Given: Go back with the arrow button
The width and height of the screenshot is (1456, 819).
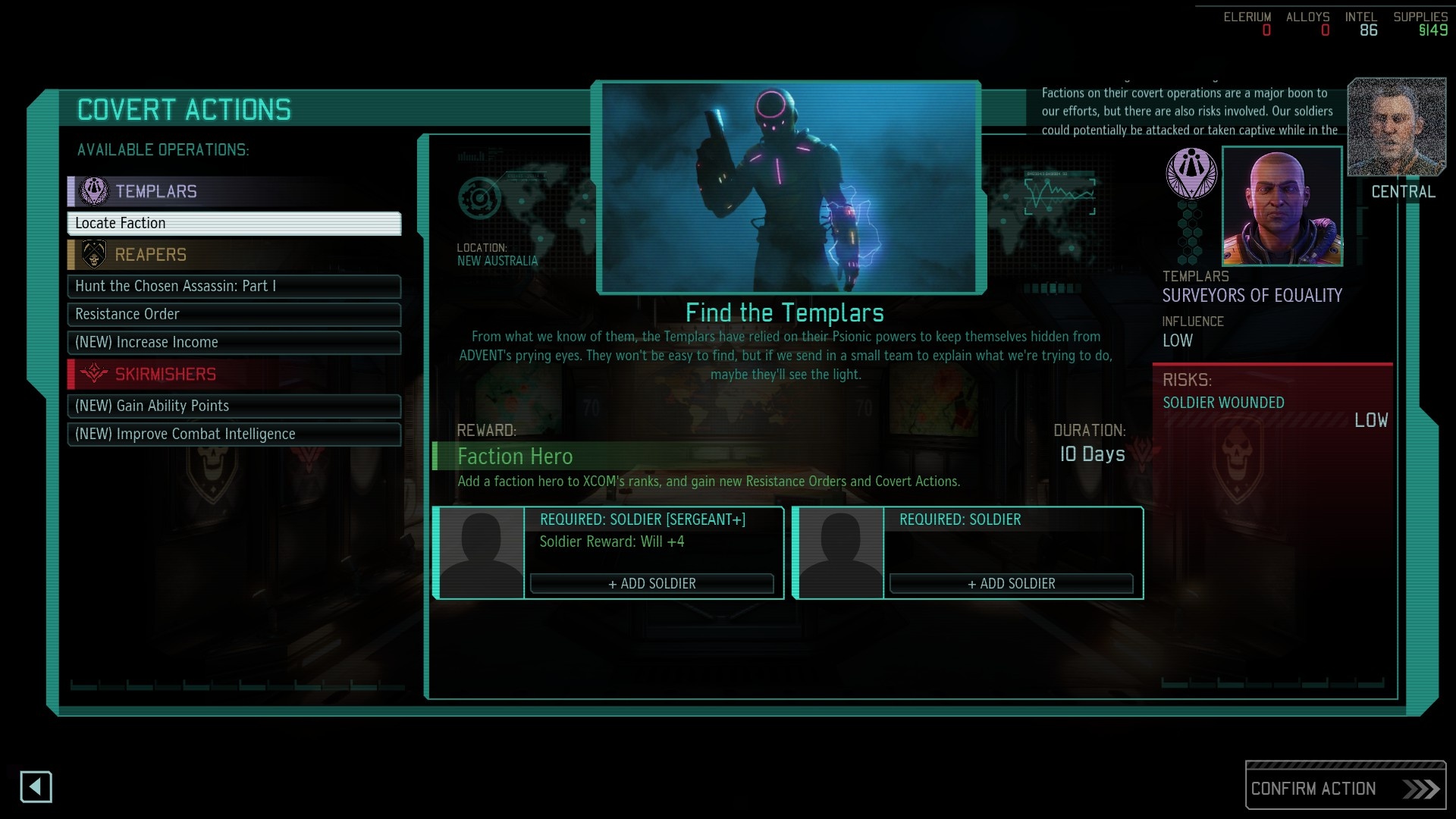Looking at the screenshot, I should point(36,787).
